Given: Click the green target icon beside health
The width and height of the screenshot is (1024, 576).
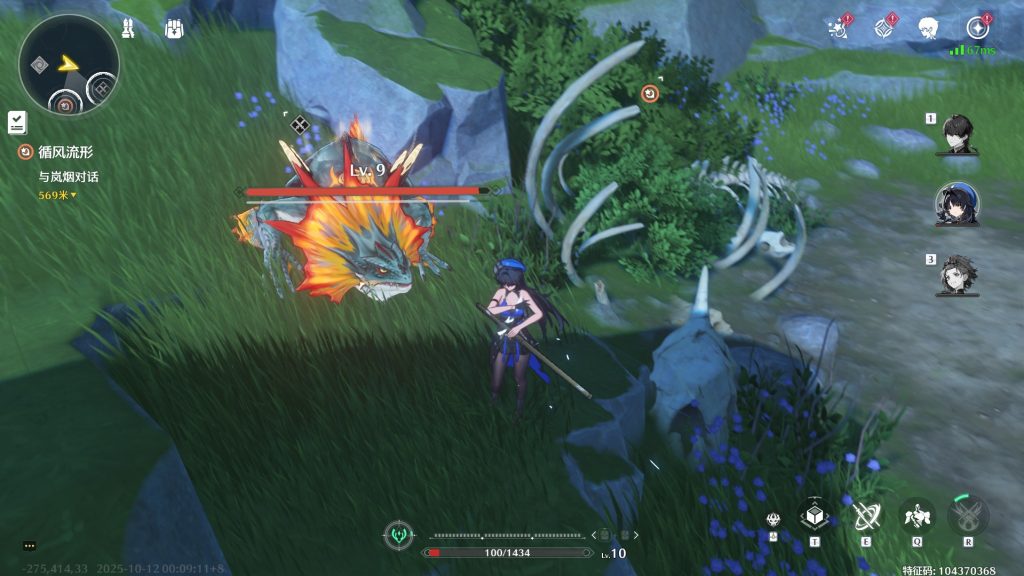Looking at the screenshot, I should [x=400, y=535].
